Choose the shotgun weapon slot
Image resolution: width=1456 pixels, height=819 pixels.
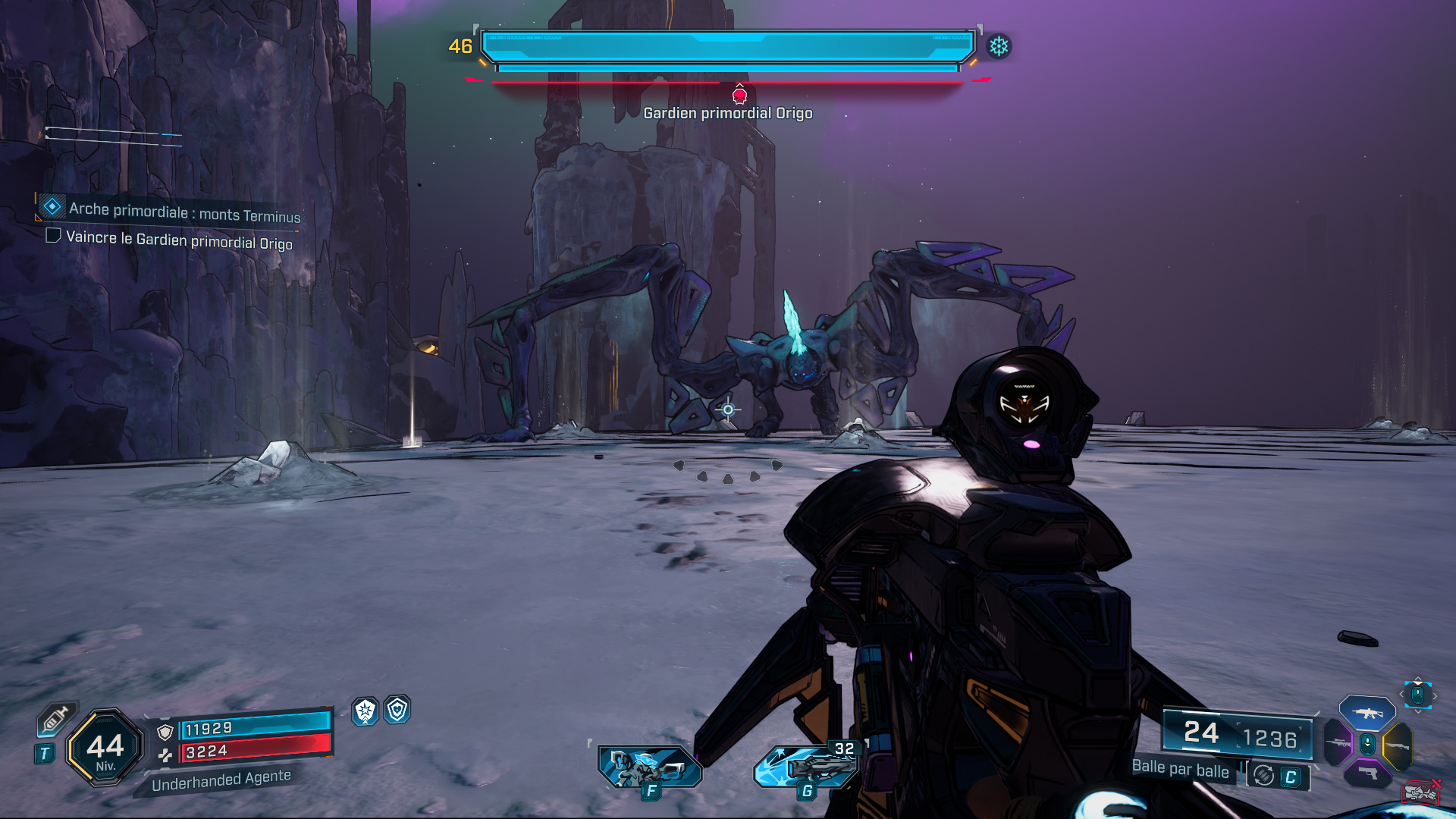(x=1397, y=746)
